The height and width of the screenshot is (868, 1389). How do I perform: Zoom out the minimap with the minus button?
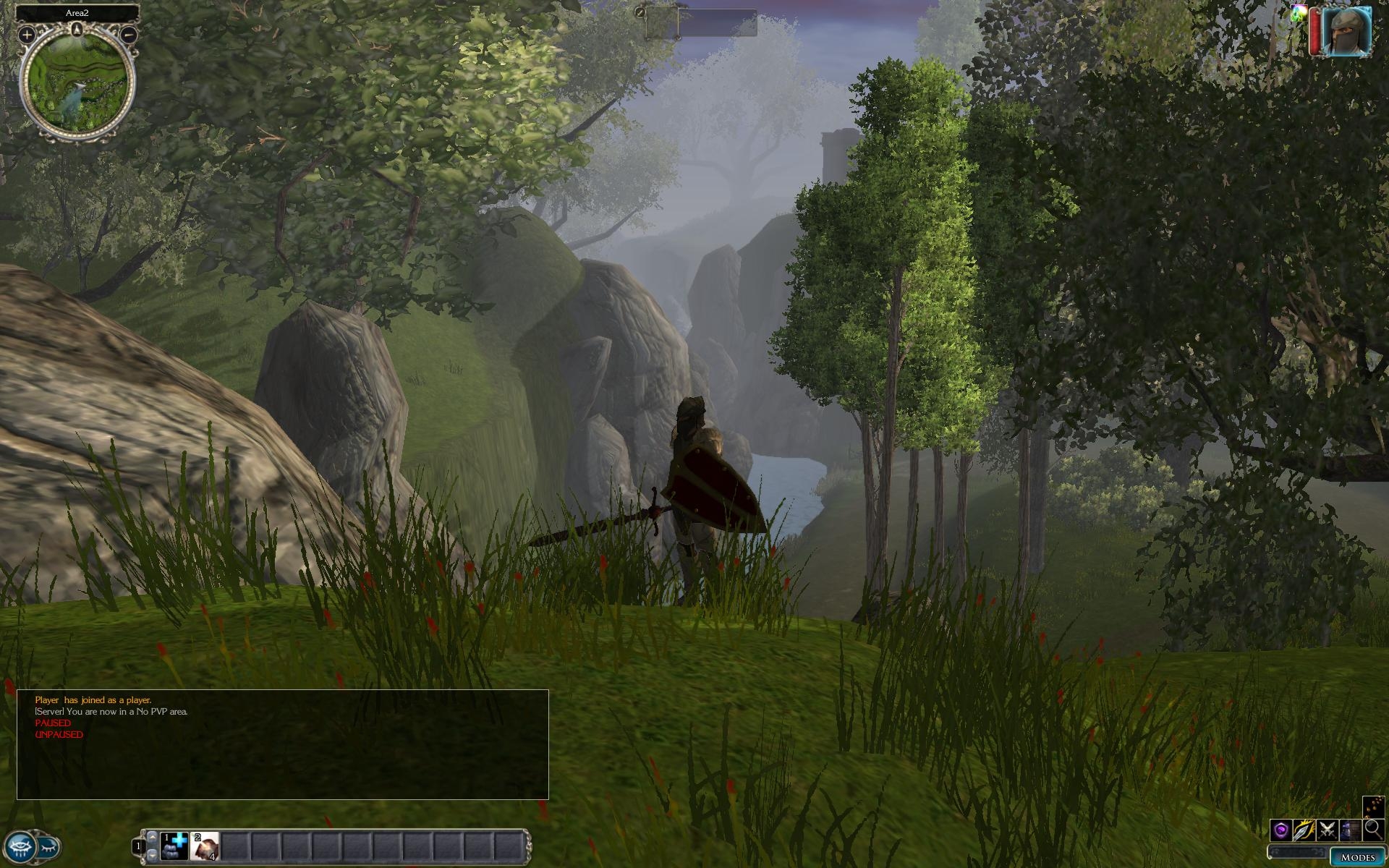point(129,34)
